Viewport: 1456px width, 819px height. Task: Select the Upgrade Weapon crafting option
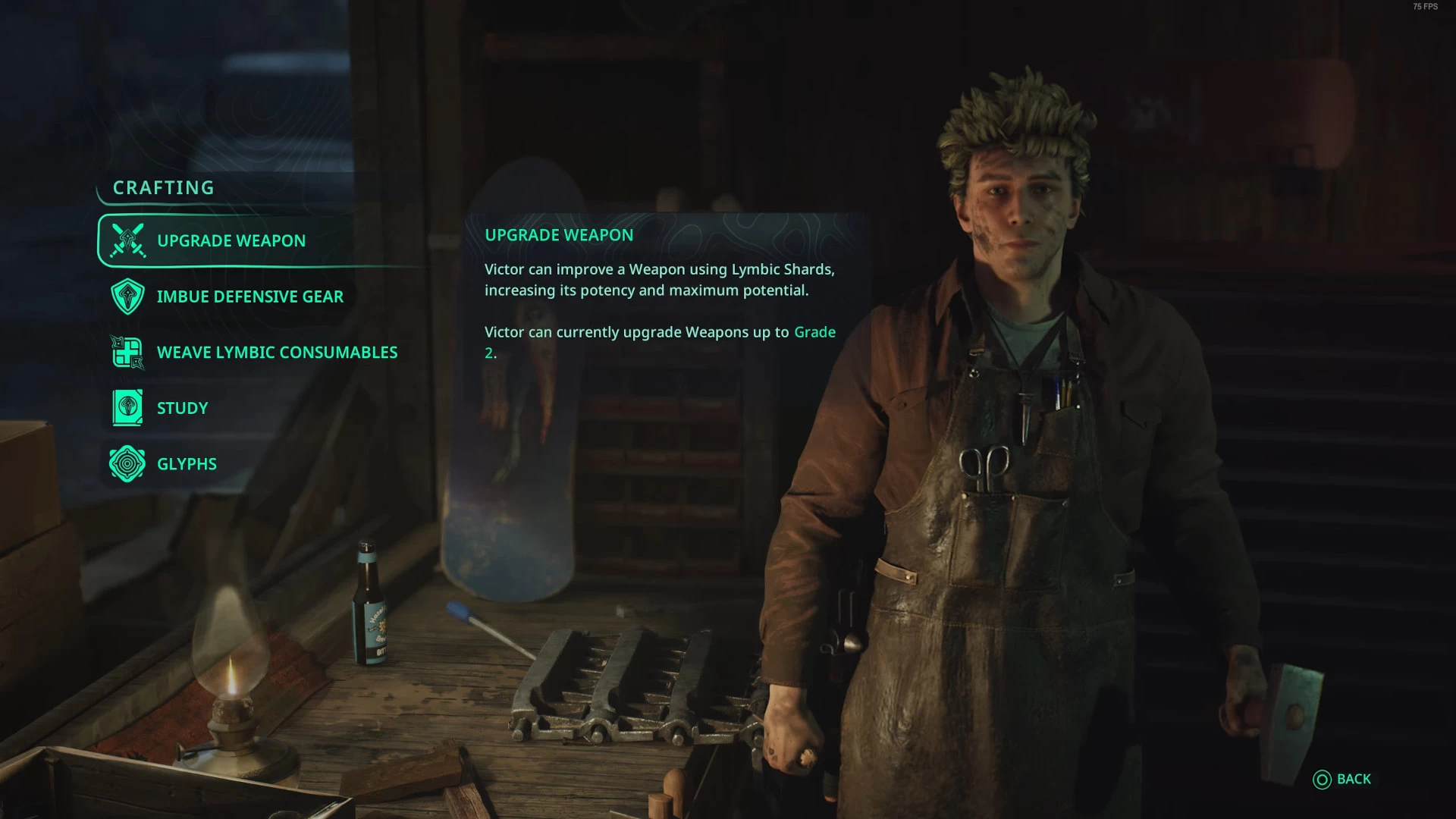pyautogui.click(x=231, y=241)
